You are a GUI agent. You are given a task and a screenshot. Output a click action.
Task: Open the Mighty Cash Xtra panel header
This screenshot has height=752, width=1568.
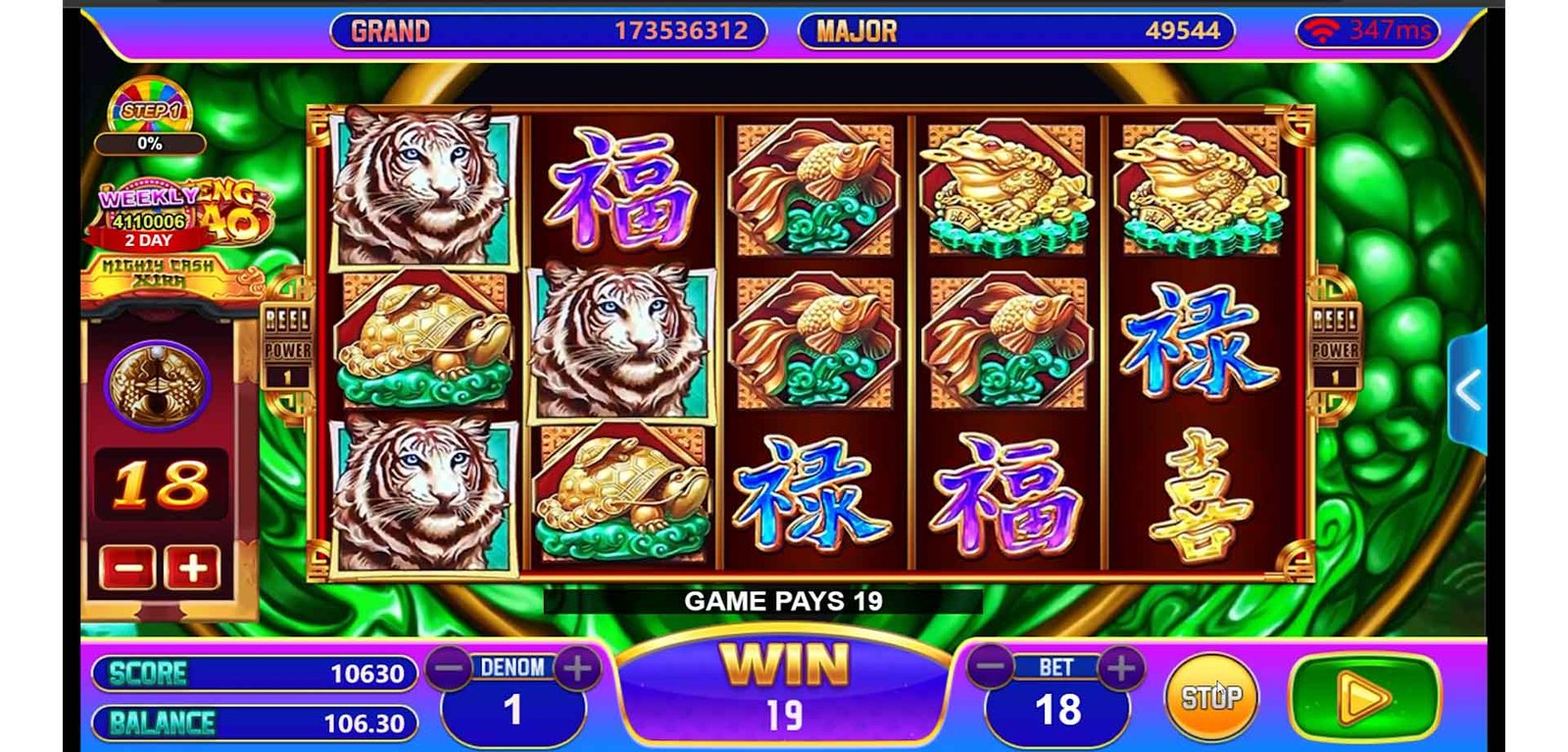pyautogui.click(x=159, y=274)
